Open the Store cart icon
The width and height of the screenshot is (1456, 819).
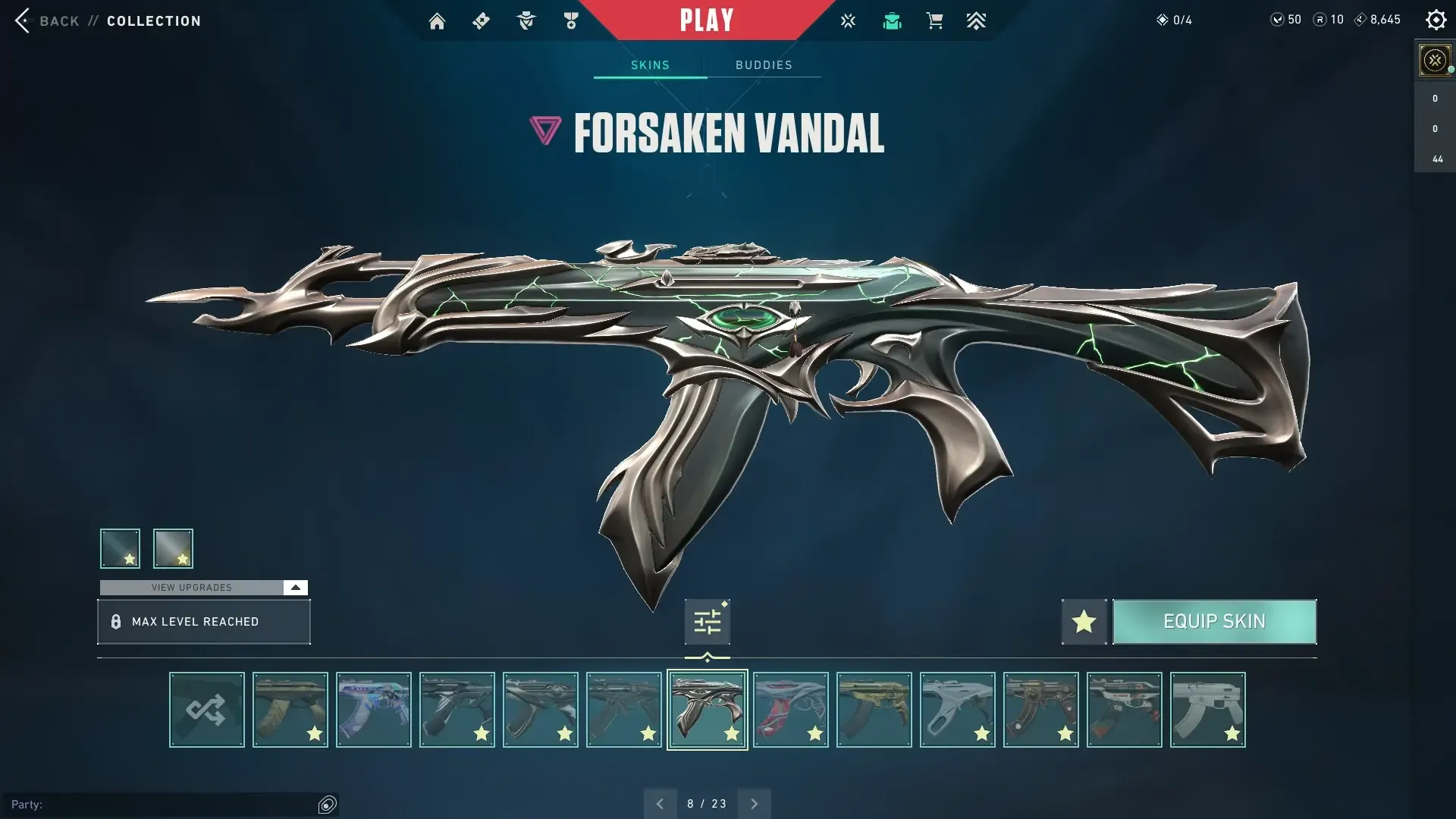934,20
